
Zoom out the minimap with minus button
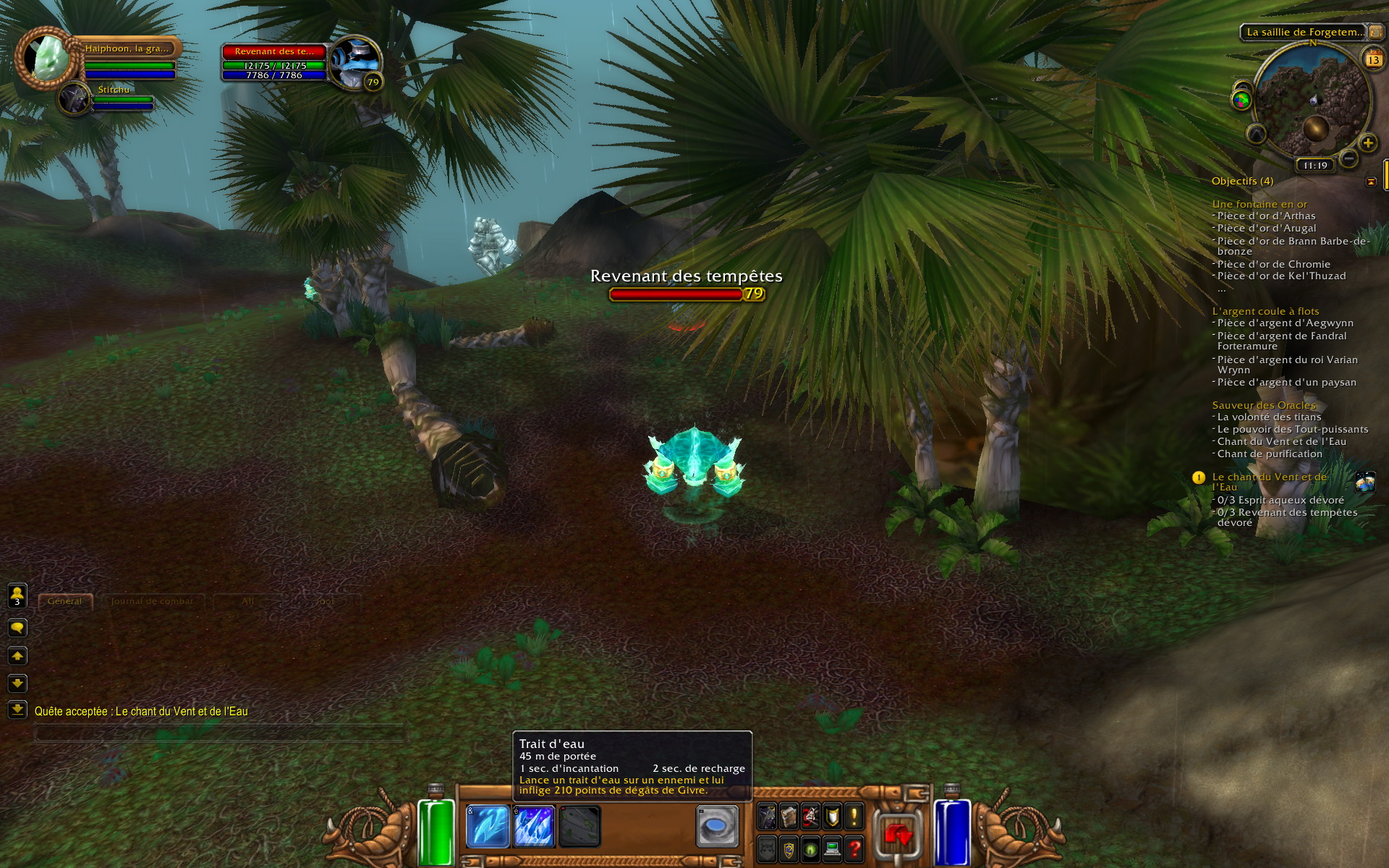(x=1348, y=158)
